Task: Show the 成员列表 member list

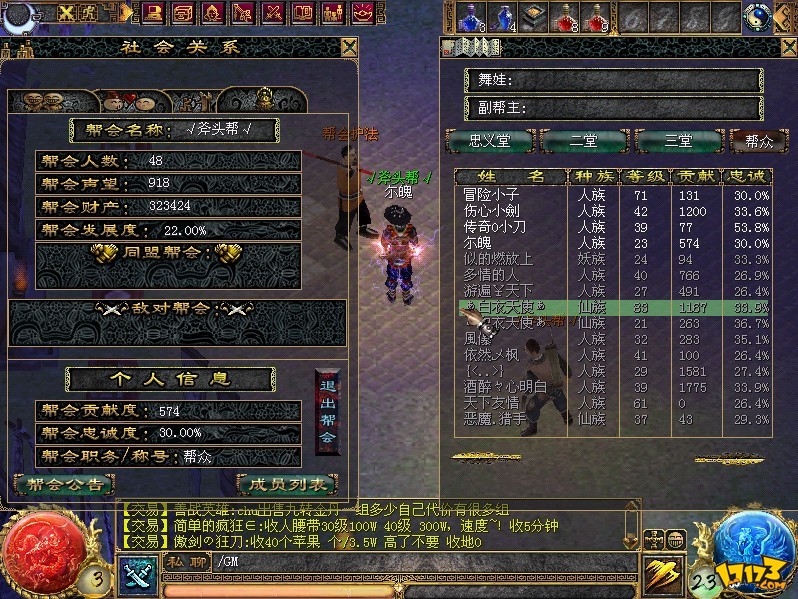Action: coord(287,484)
